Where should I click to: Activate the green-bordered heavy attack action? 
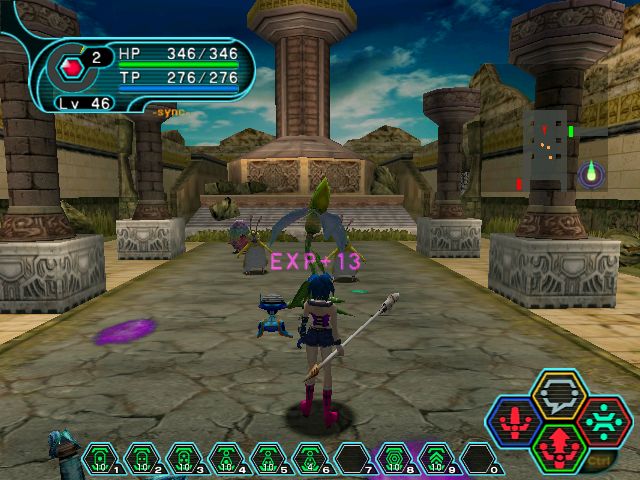coord(560,446)
